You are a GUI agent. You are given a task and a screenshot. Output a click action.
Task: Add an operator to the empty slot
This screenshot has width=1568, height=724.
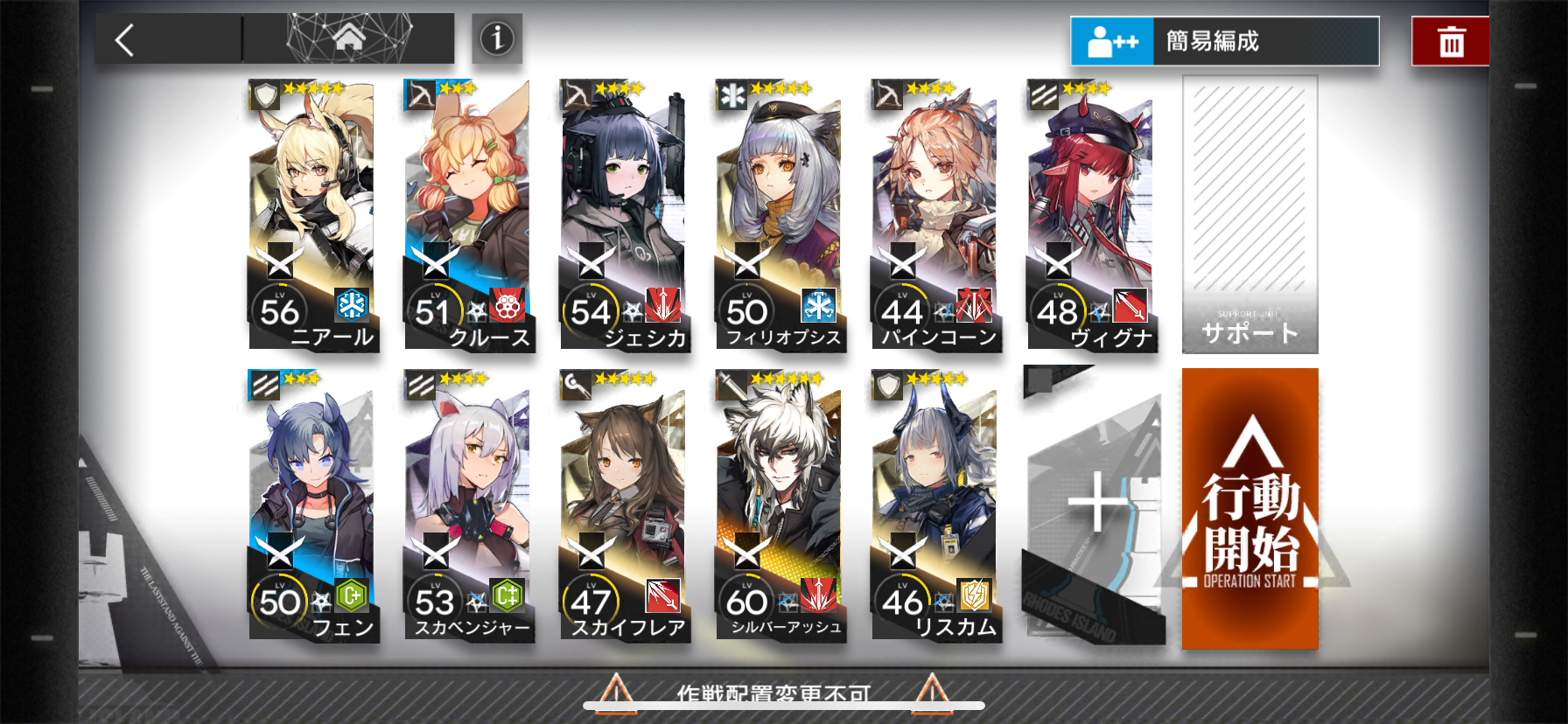[1094, 505]
